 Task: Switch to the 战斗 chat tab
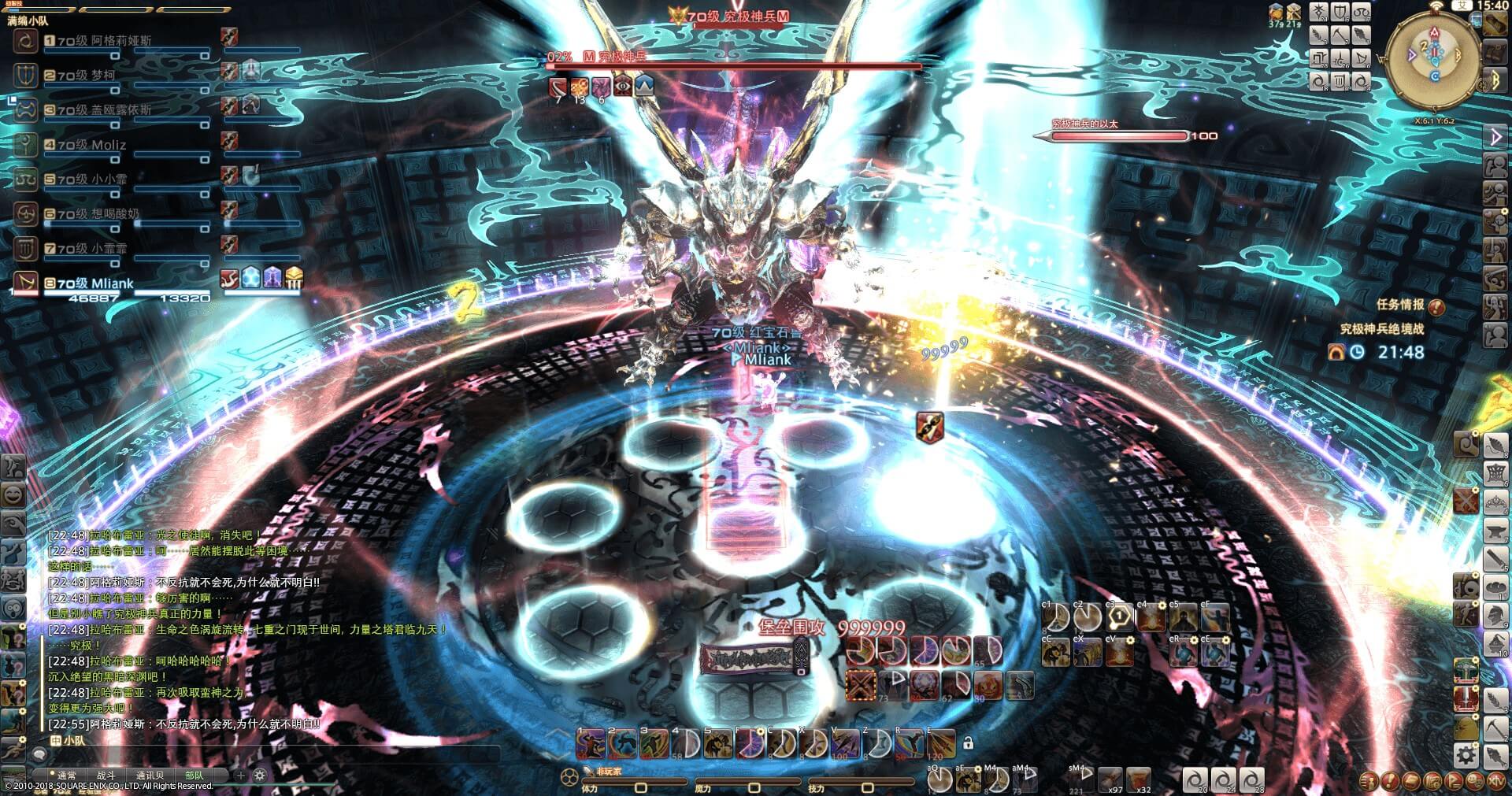(106, 776)
